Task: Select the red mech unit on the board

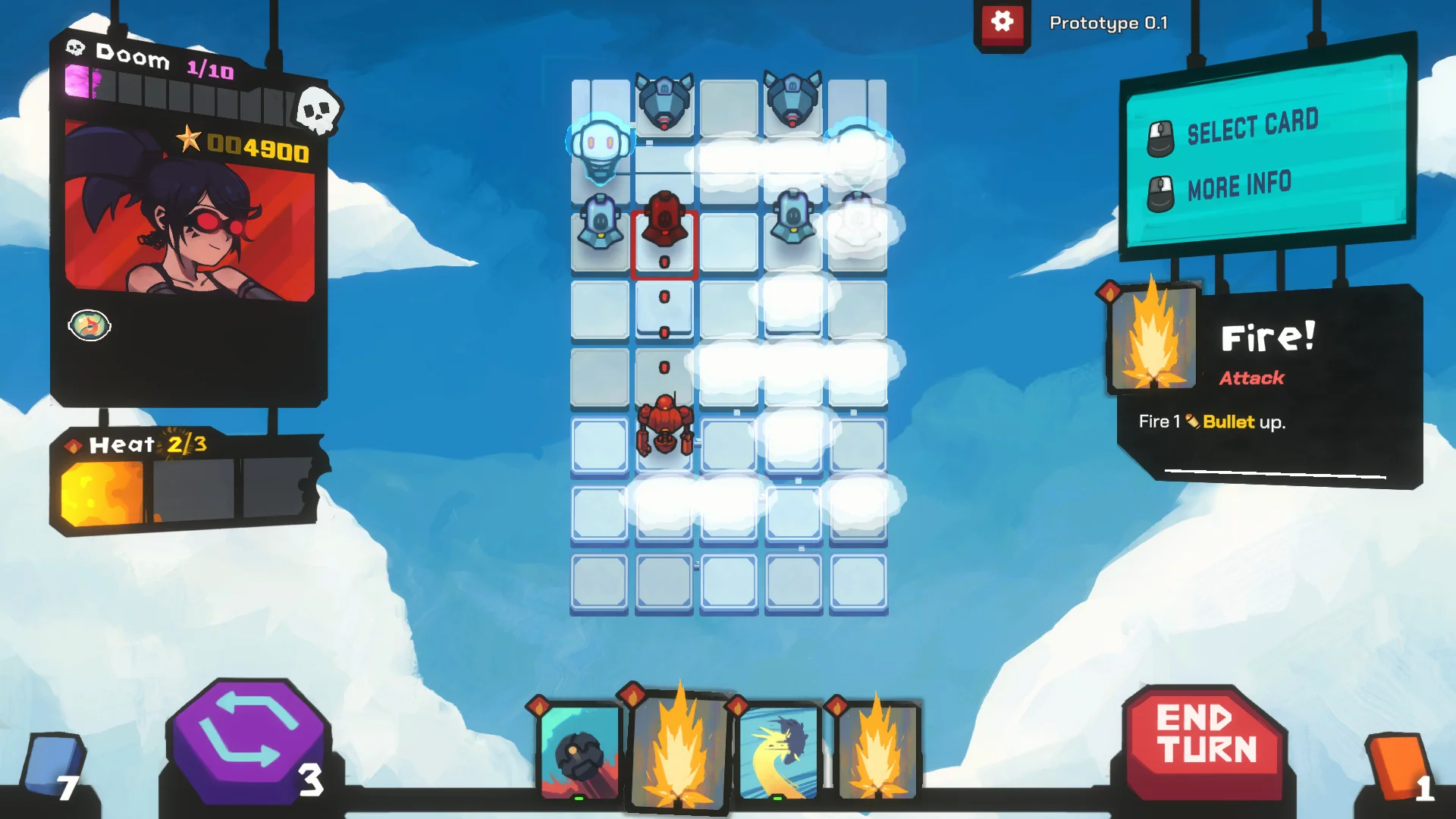Action: coord(665,426)
